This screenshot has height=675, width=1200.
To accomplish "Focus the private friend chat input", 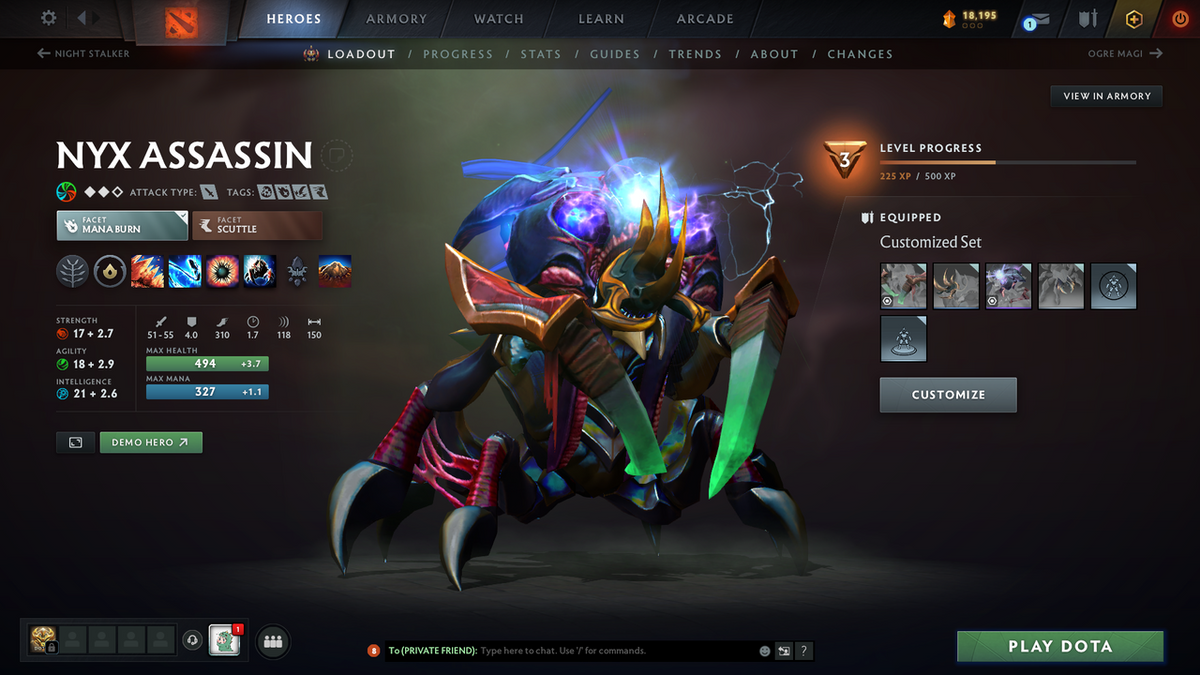I will point(615,651).
